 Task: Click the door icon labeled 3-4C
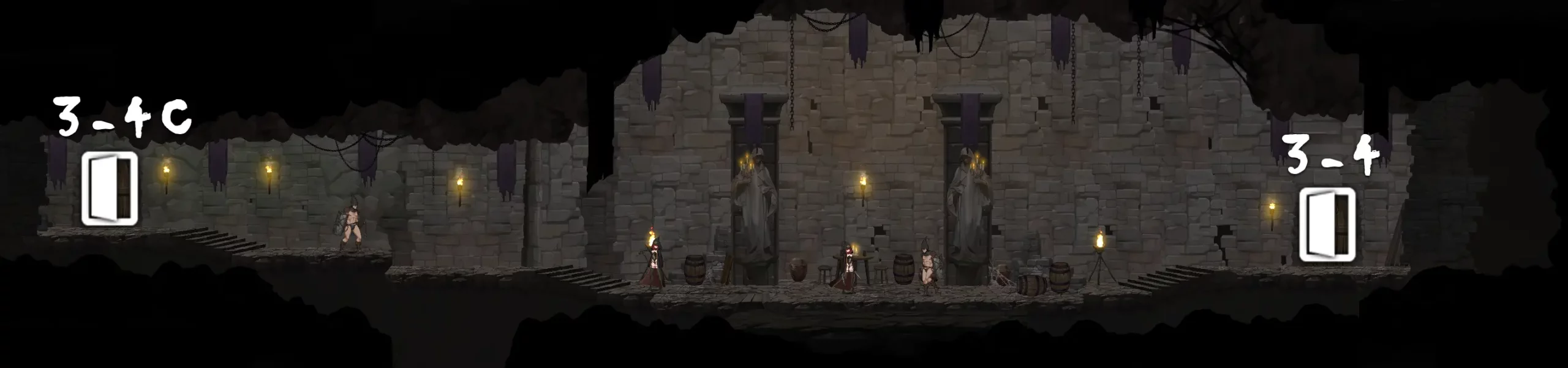pyautogui.click(x=110, y=188)
